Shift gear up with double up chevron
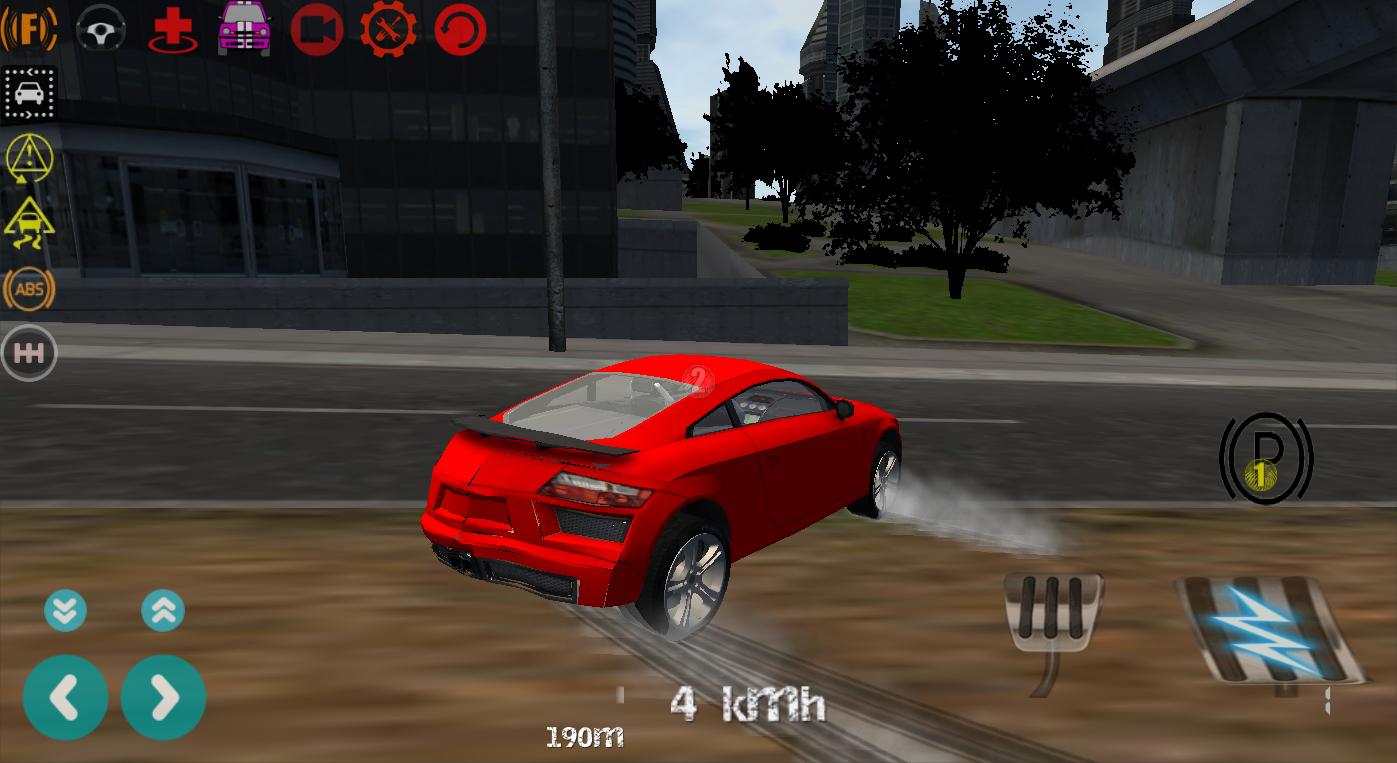Image resolution: width=1397 pixels, height=763 pixels. click(x=164, y=610)
